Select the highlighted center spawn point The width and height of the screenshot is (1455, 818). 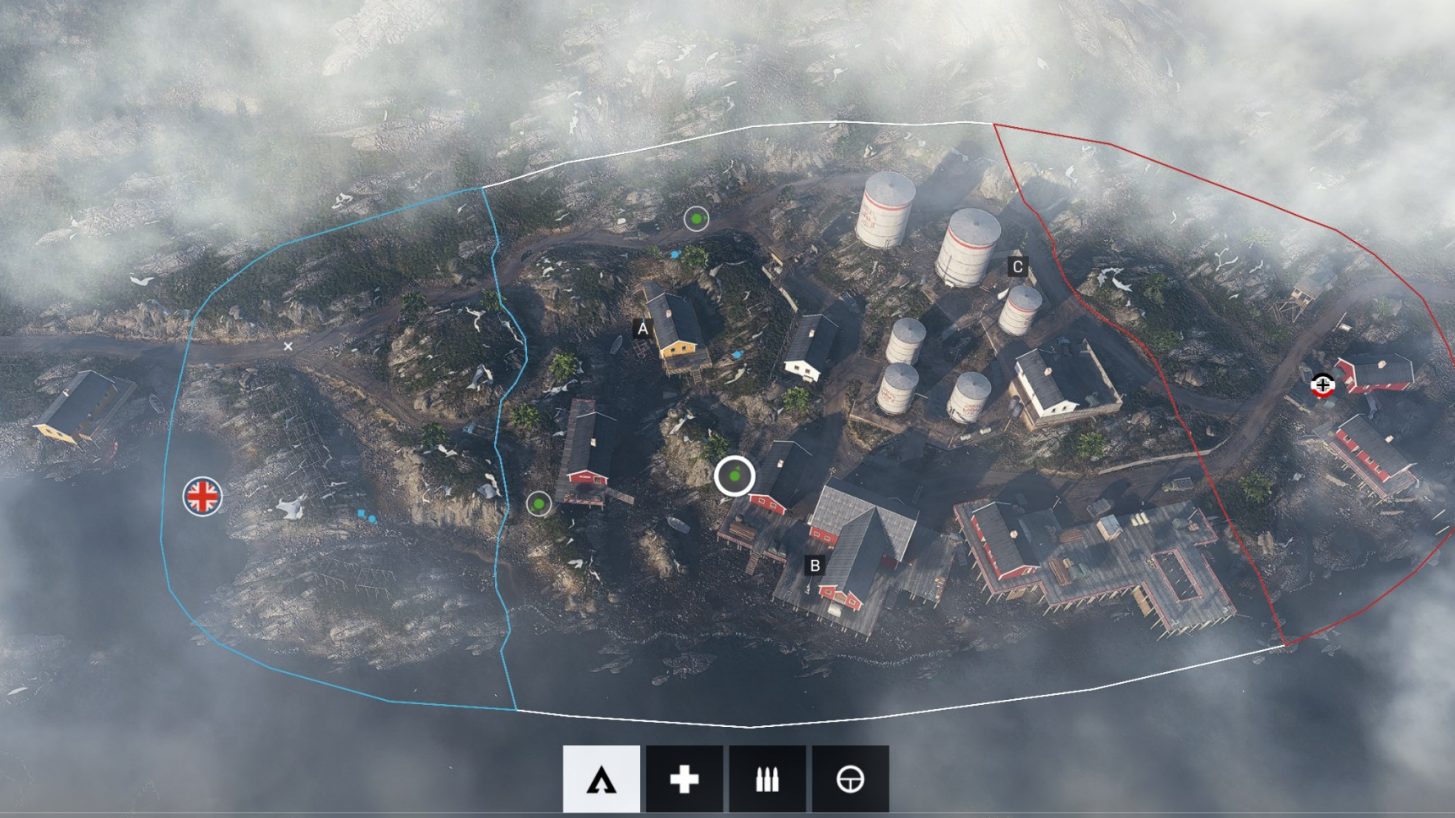pos(735,477)
